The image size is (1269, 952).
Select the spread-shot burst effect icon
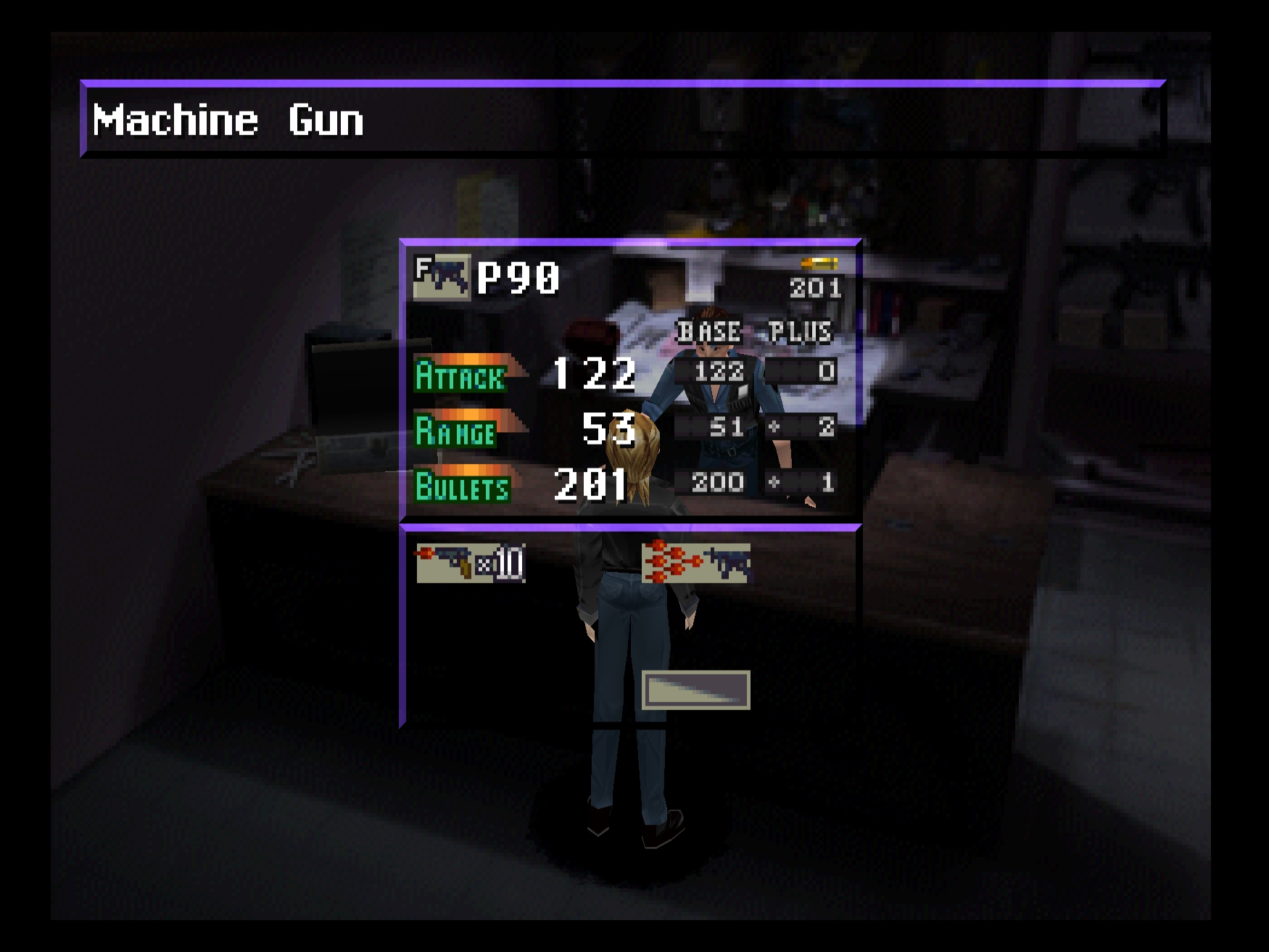coord(695,563)
